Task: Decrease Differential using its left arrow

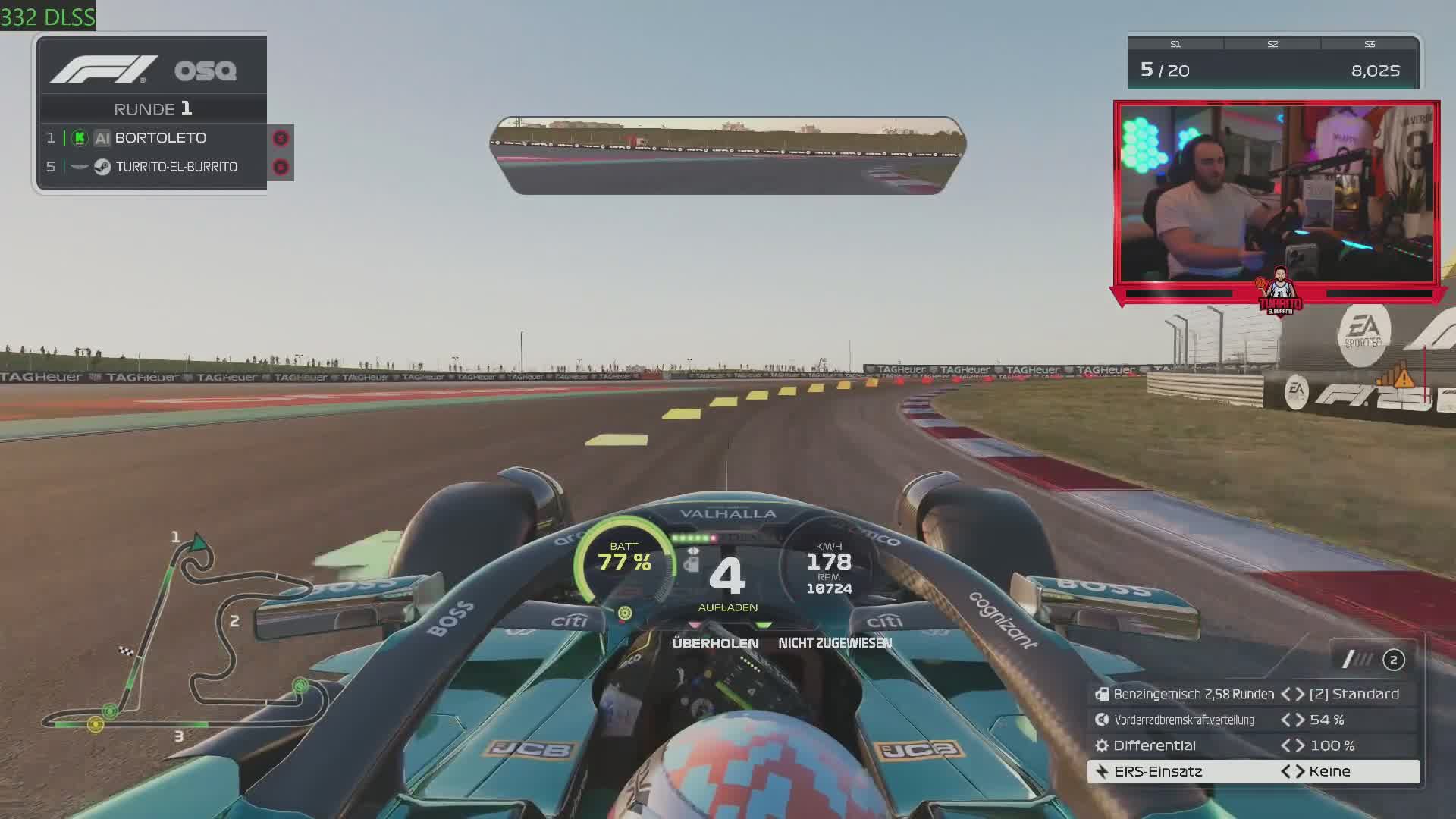Action: pos(1286,746)
